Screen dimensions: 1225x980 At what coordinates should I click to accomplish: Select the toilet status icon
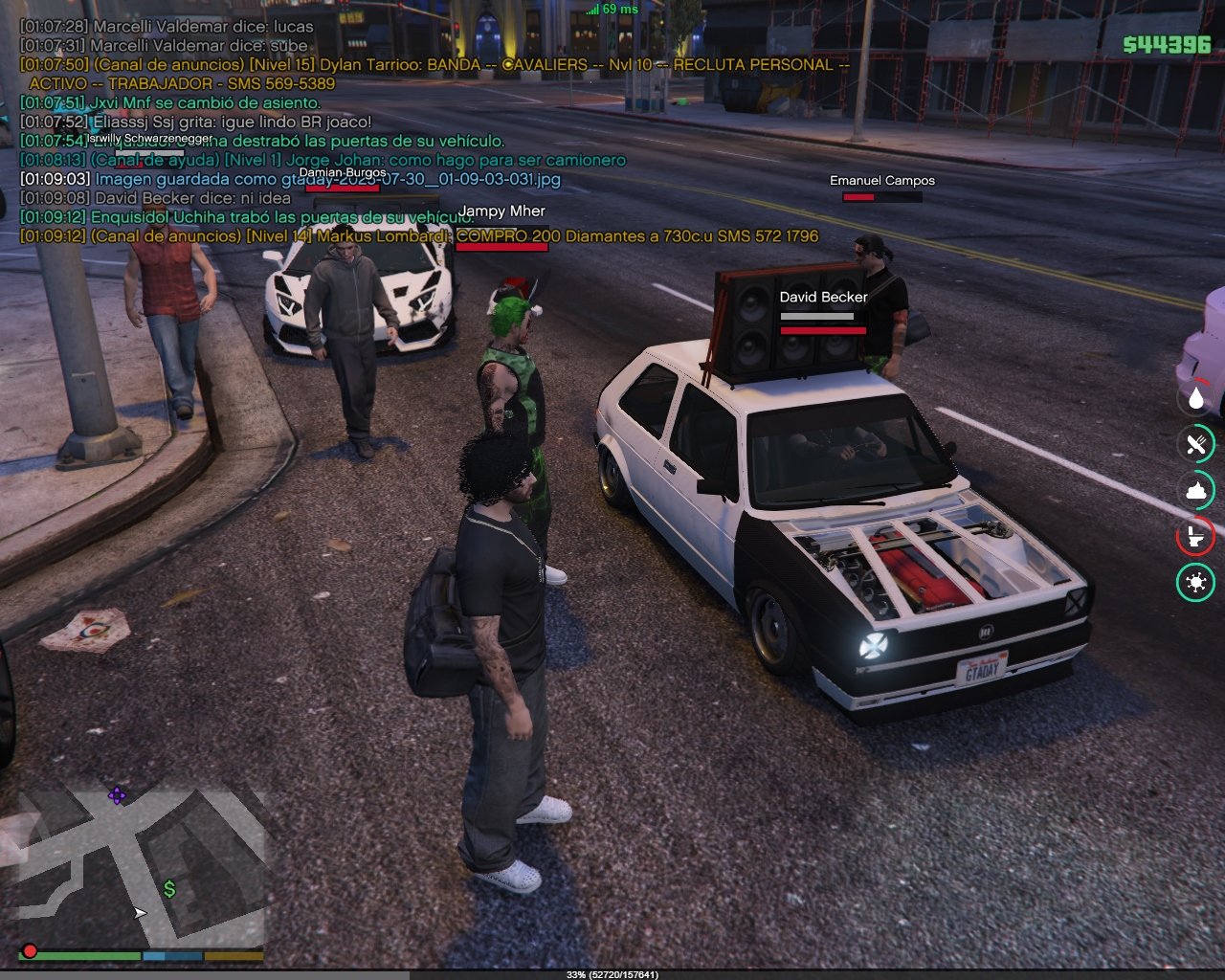tap(1195, 536)
